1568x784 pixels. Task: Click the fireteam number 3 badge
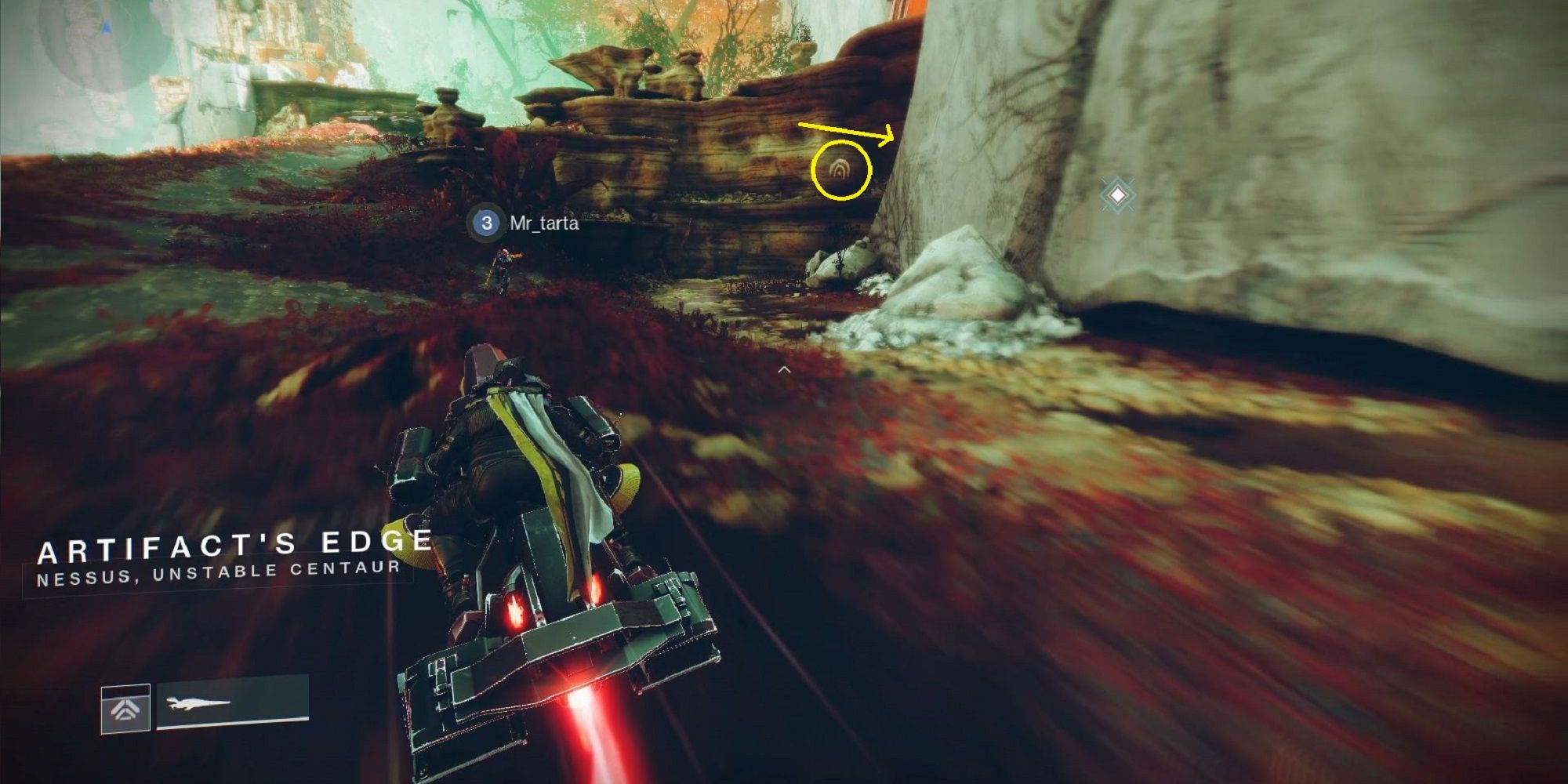coord(487,223)
